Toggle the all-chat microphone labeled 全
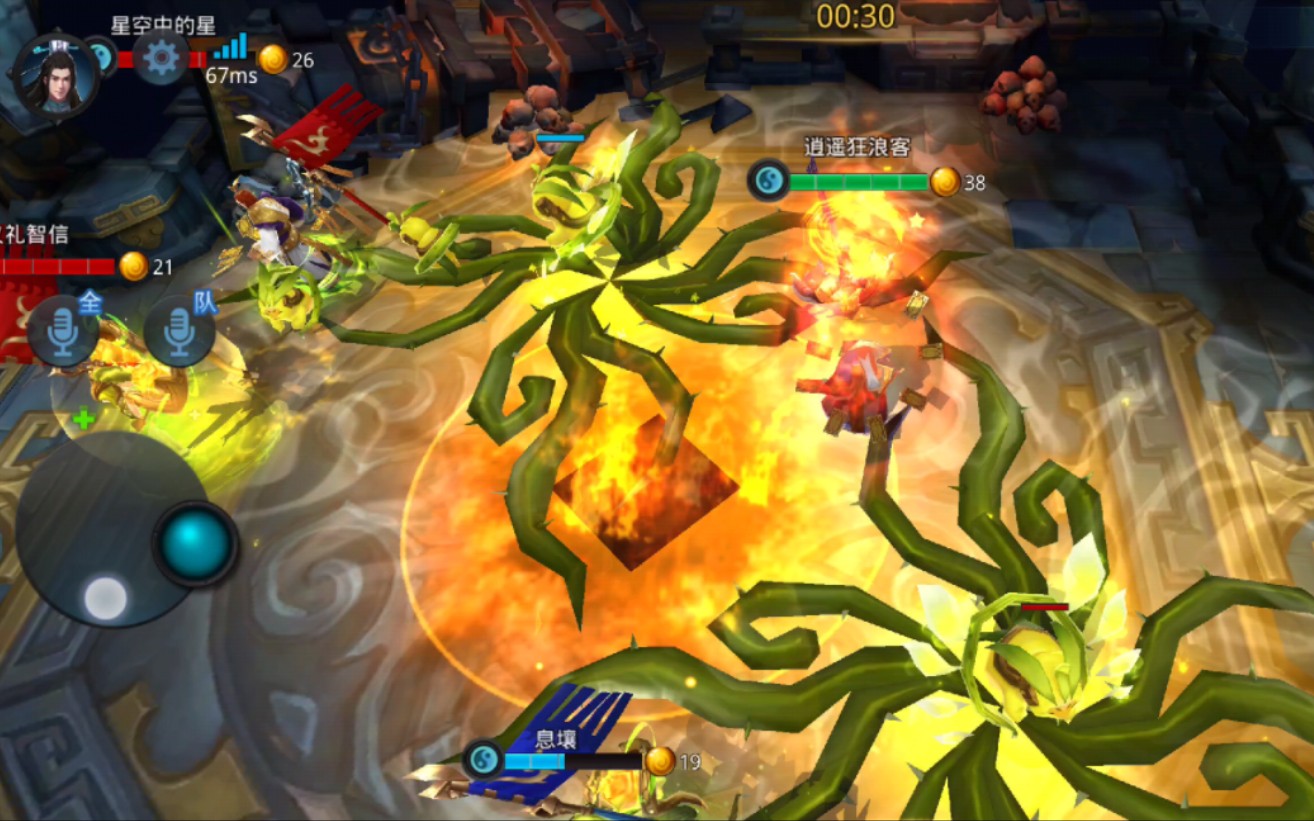 (x=62, y=332)
